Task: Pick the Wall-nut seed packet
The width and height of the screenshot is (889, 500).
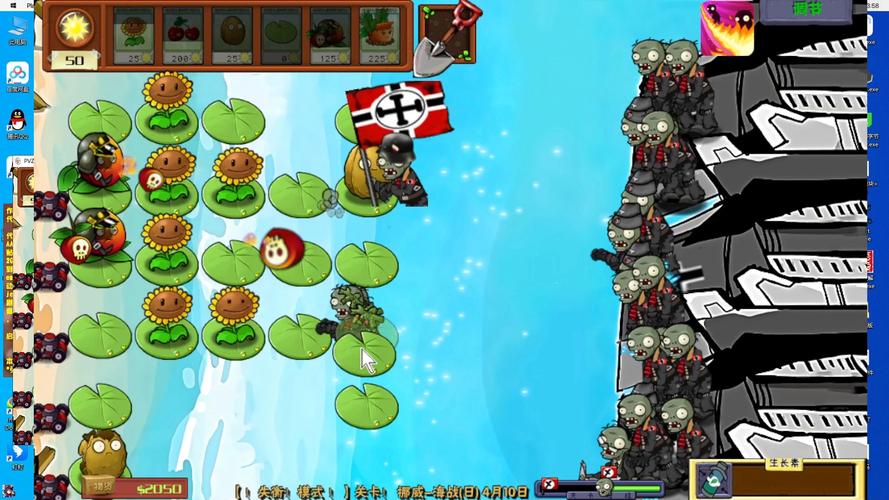Action: pos(231,36)
